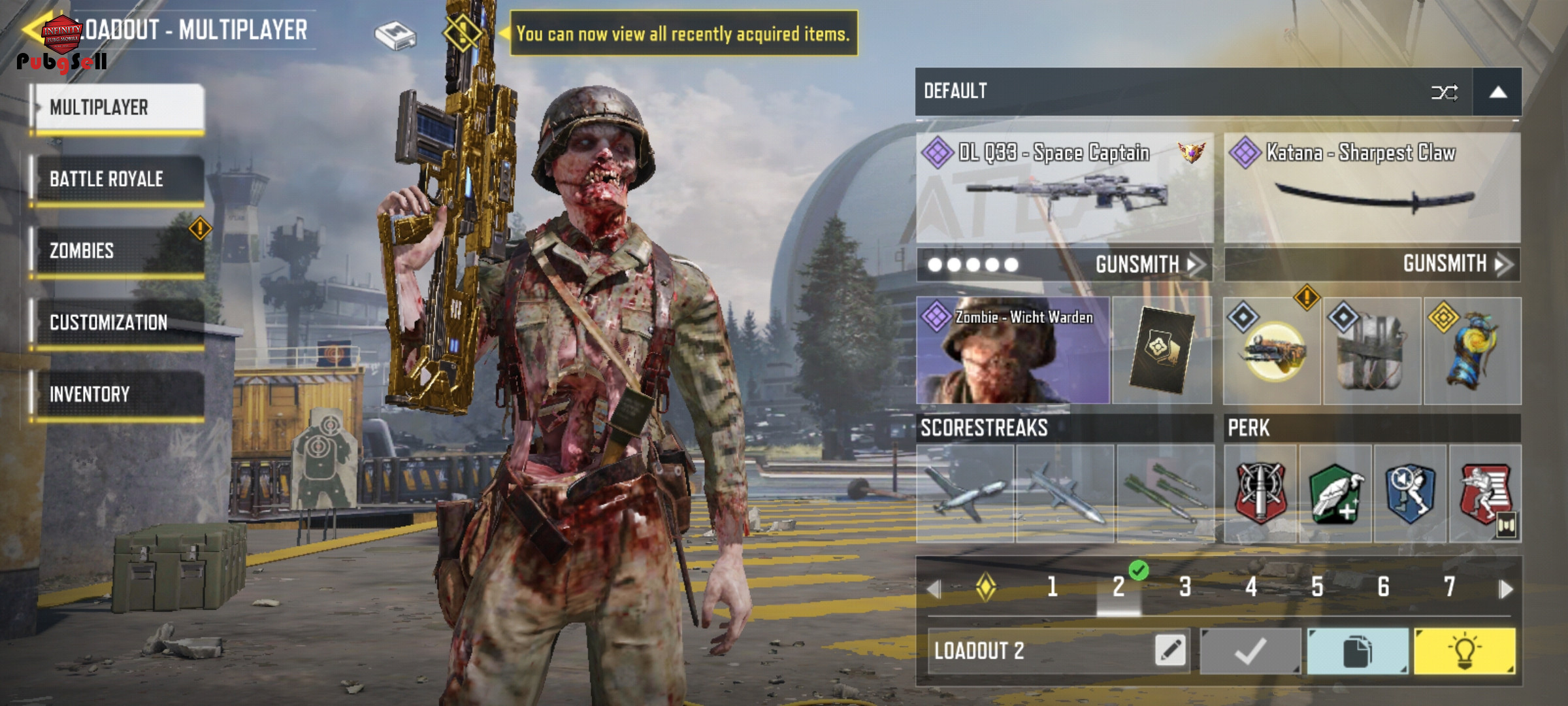The width and height of the screenshot is (1568, 706).
Task: Switch to loadout slot 3
Action: click(x=1185, y=587)
